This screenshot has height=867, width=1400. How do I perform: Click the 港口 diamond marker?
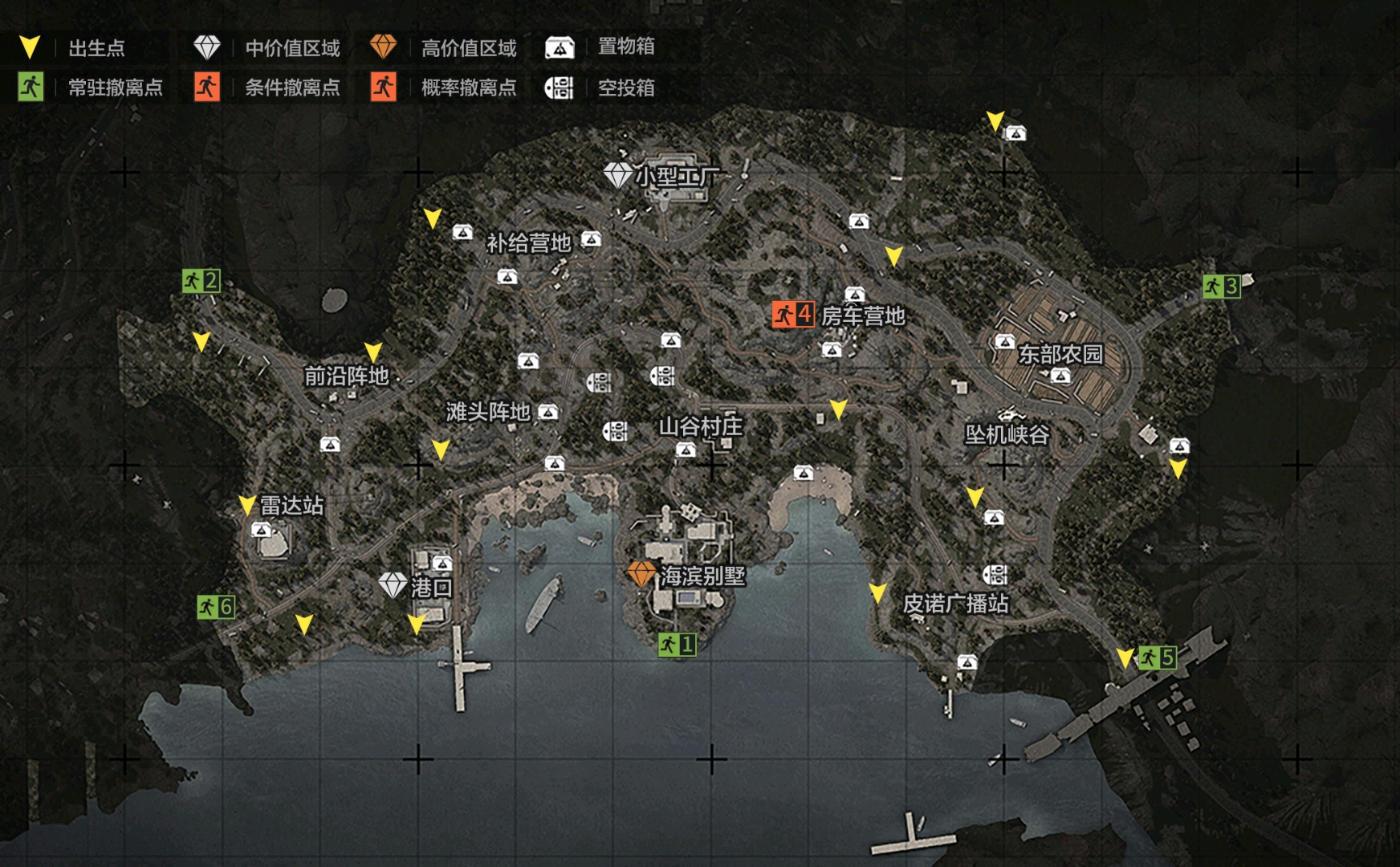coord(393,585)
